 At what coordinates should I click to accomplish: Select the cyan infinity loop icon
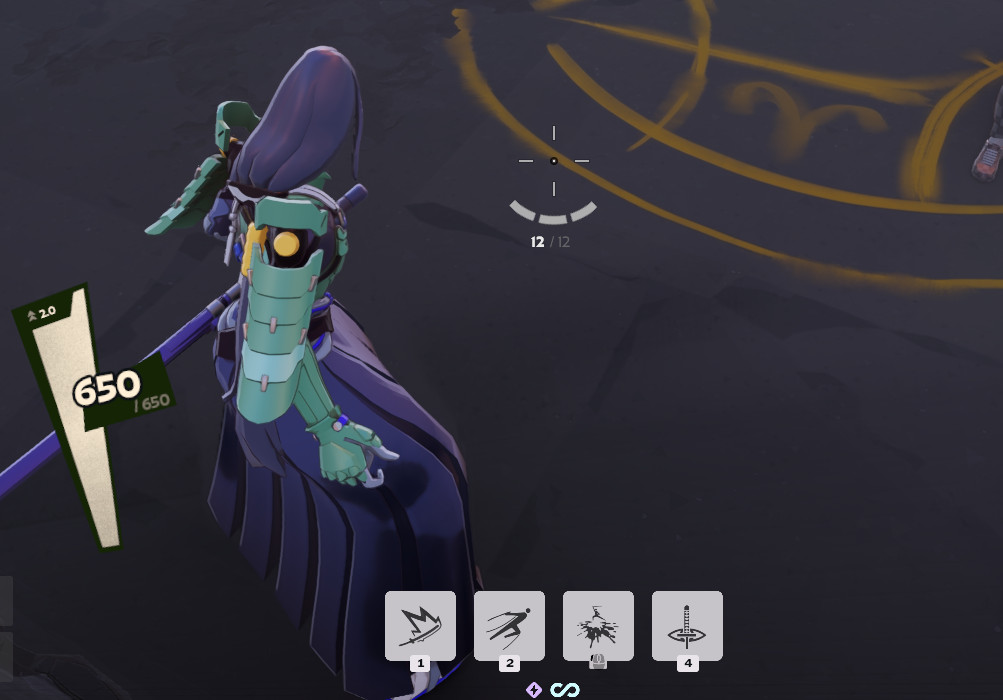click(565, 690)
